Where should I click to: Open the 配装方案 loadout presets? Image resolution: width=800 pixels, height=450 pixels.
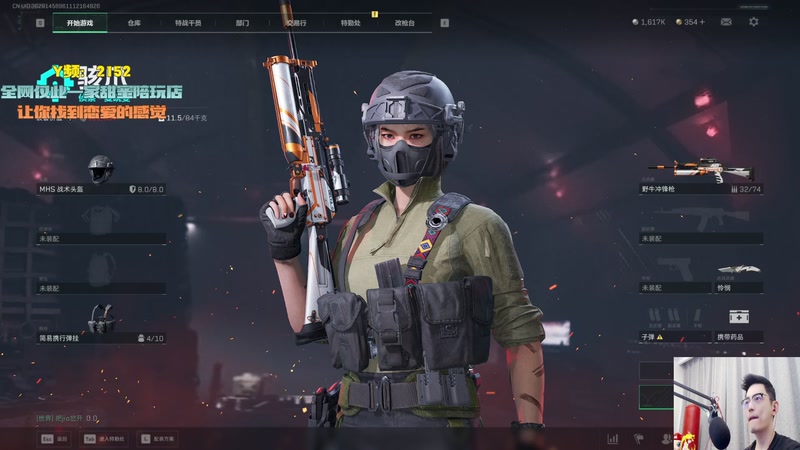[x=158, y=438]
